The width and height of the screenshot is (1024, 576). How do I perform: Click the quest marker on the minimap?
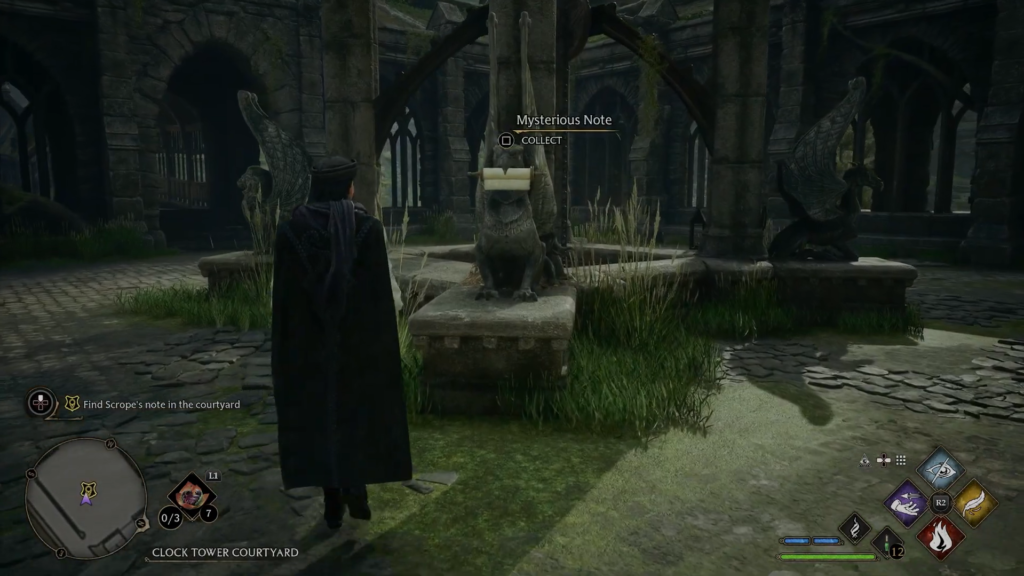point(88,490)
